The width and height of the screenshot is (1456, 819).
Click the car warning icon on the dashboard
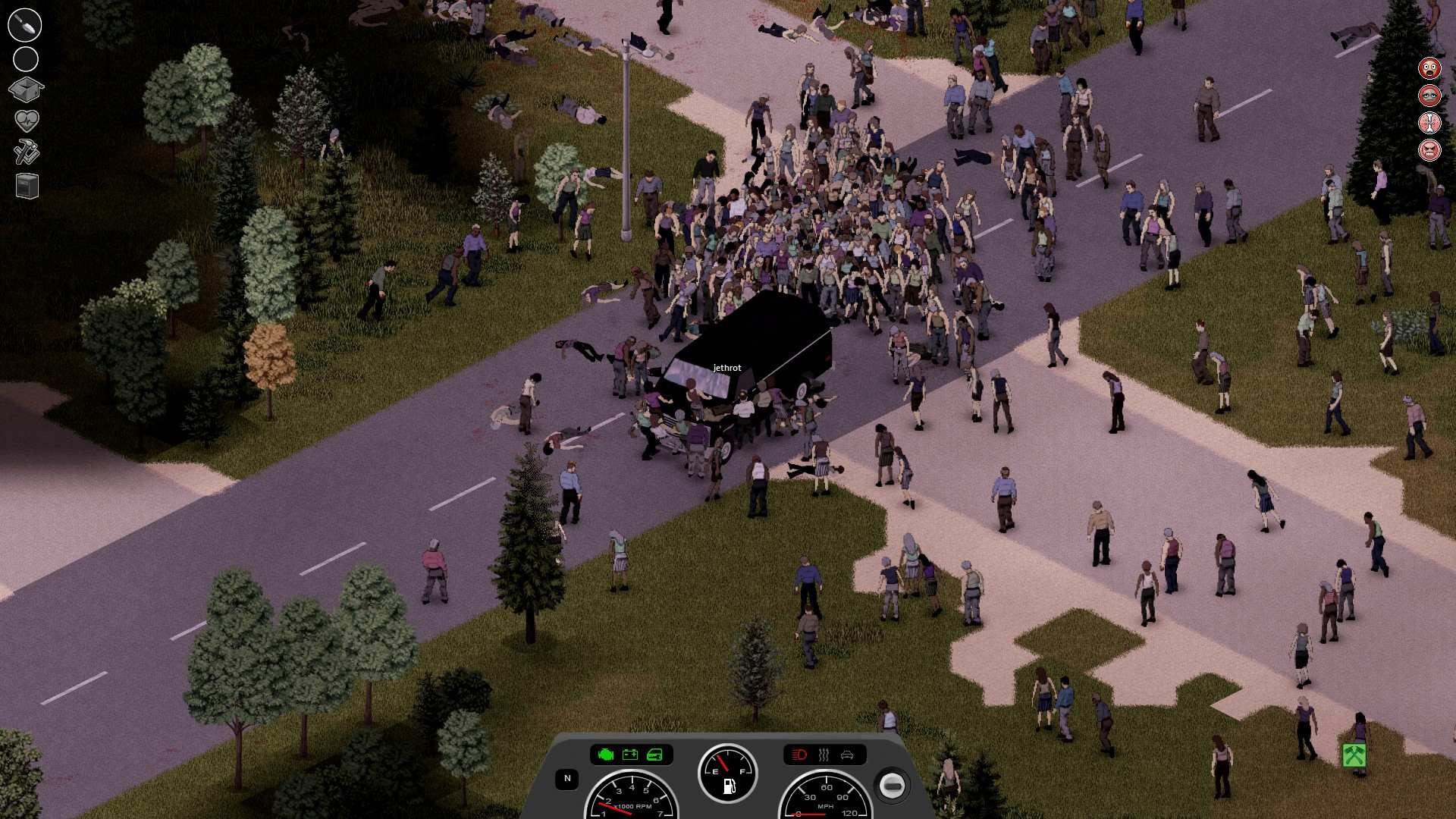click(x=849, y=755)
